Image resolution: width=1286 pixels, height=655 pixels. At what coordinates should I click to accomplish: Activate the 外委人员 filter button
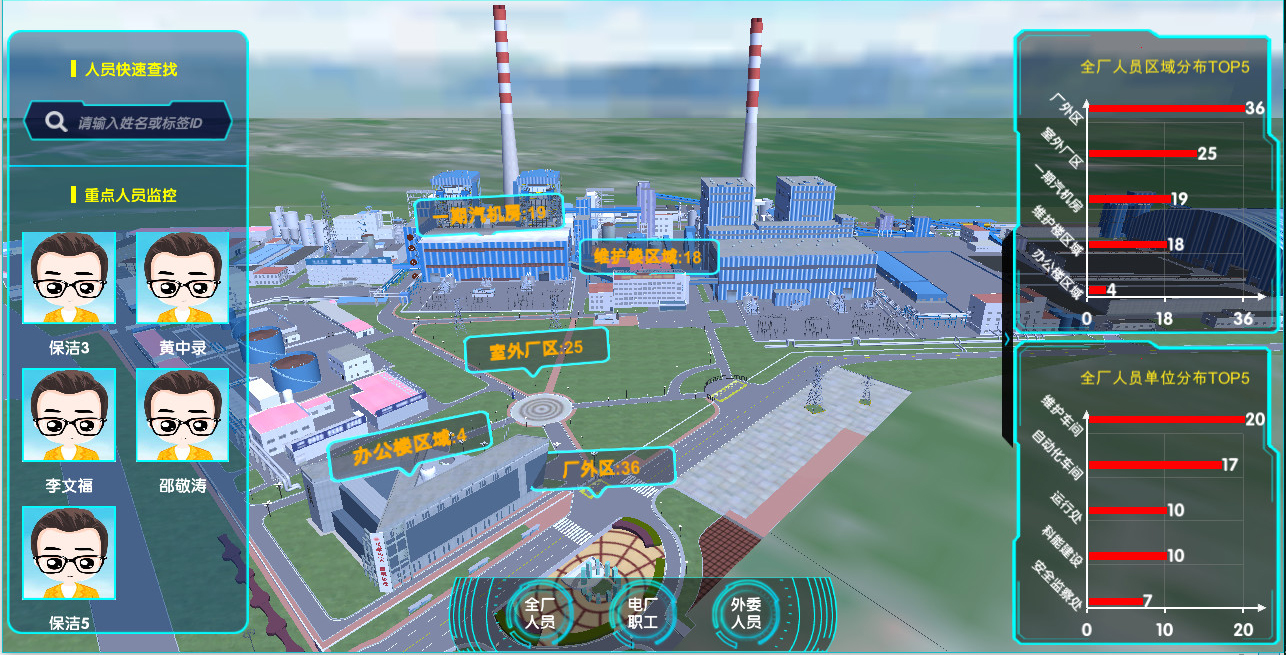(x=746, y=613)
